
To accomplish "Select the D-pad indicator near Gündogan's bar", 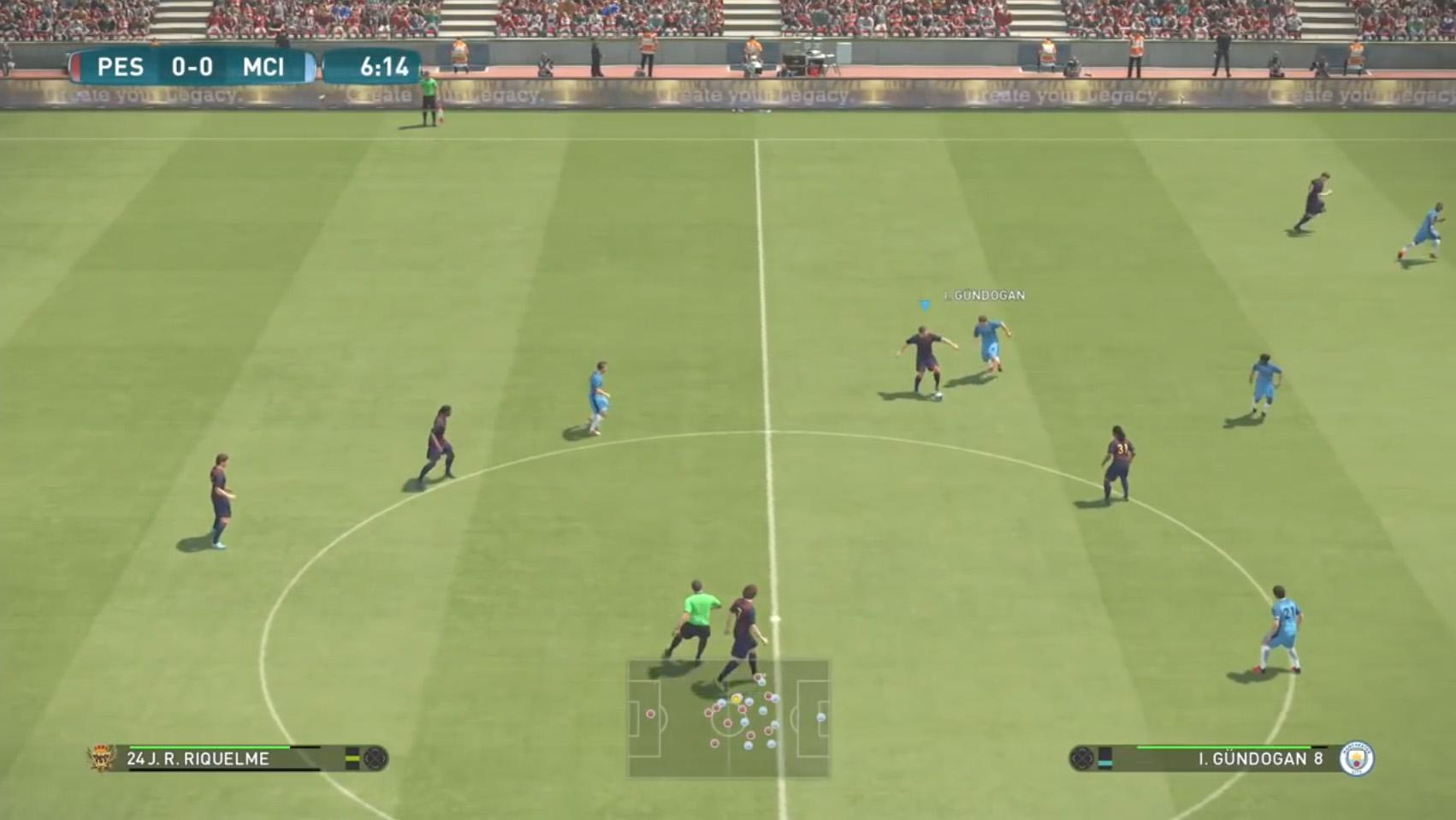I will [x=1081, y=758].
